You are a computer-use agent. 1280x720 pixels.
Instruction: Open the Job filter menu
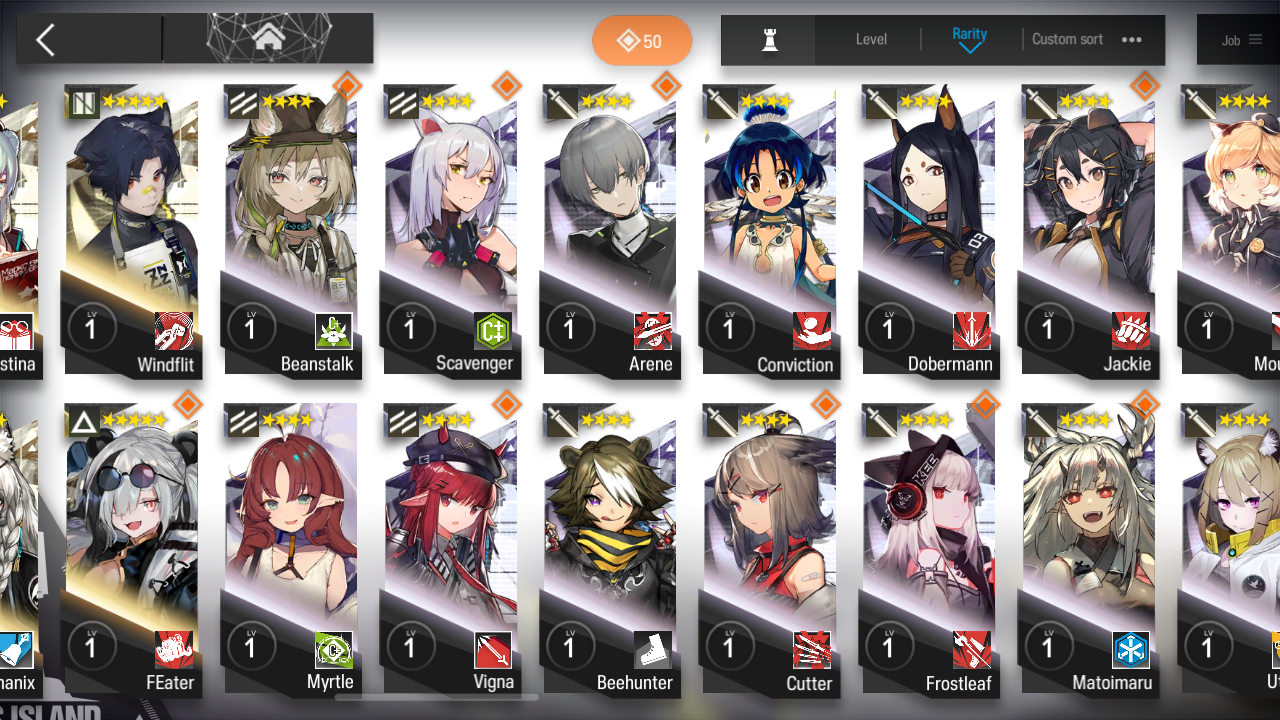(x=1241, y=40)
